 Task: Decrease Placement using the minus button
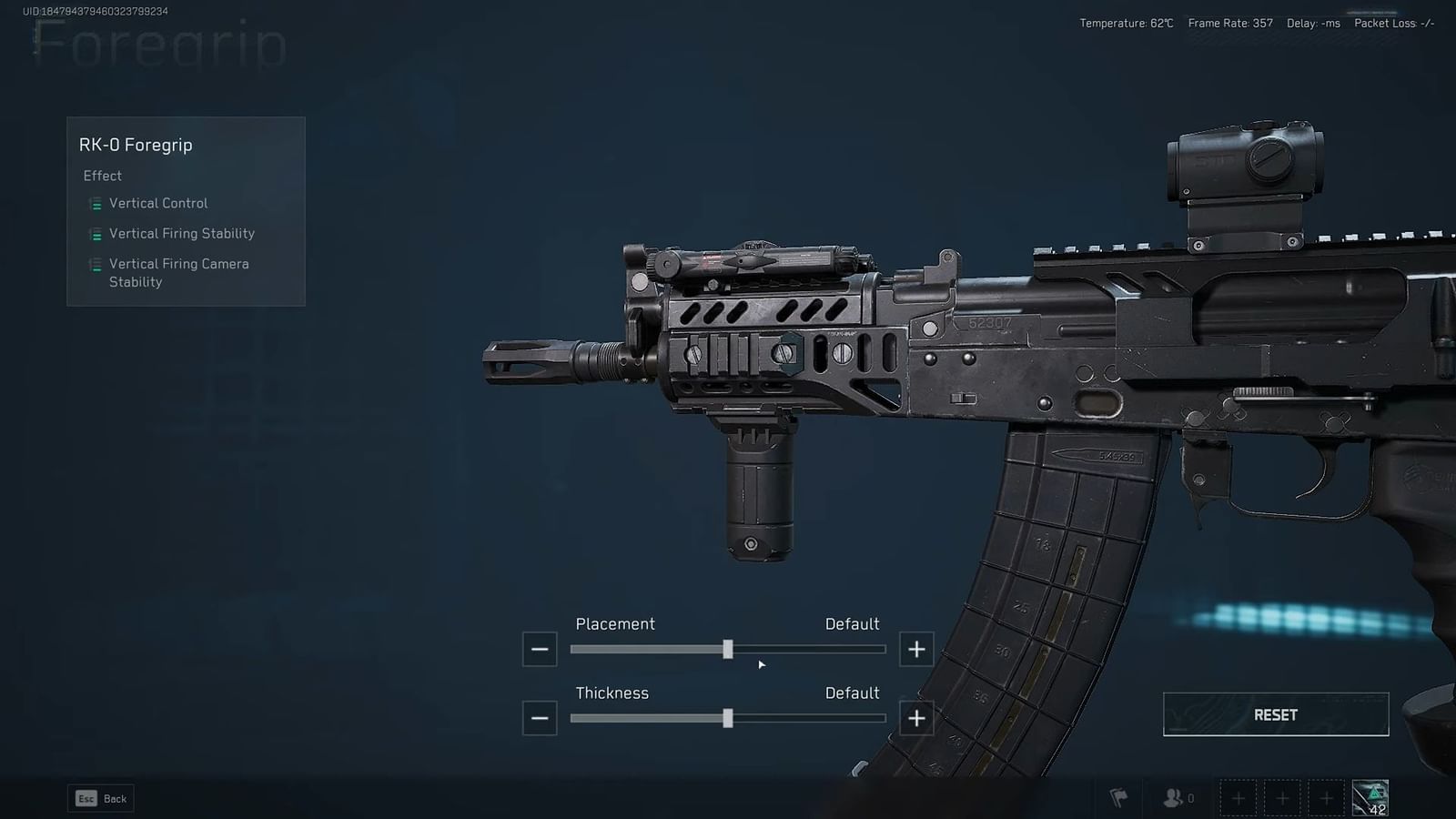click(539, 649)
